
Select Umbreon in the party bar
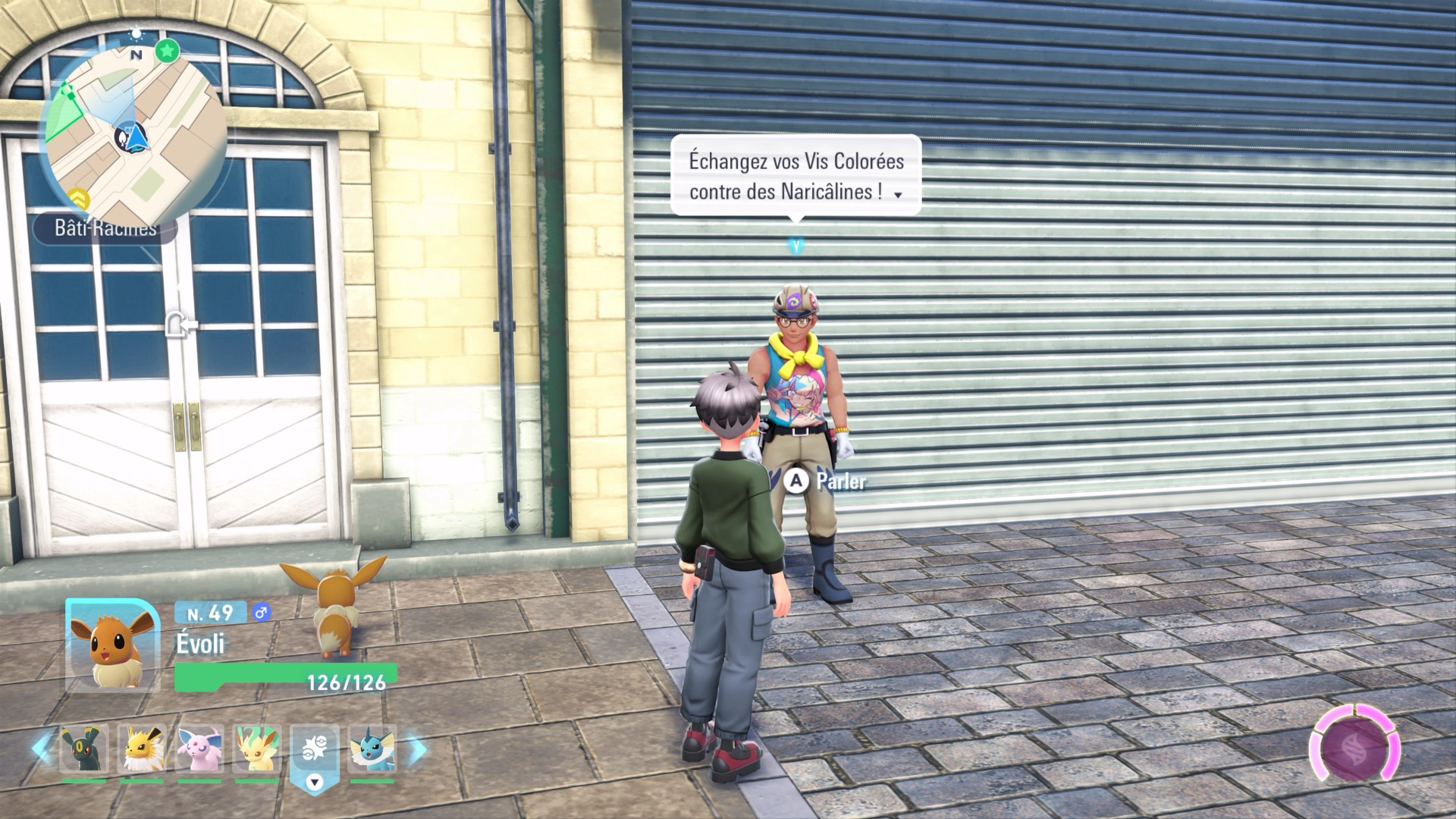pos(83,749)
